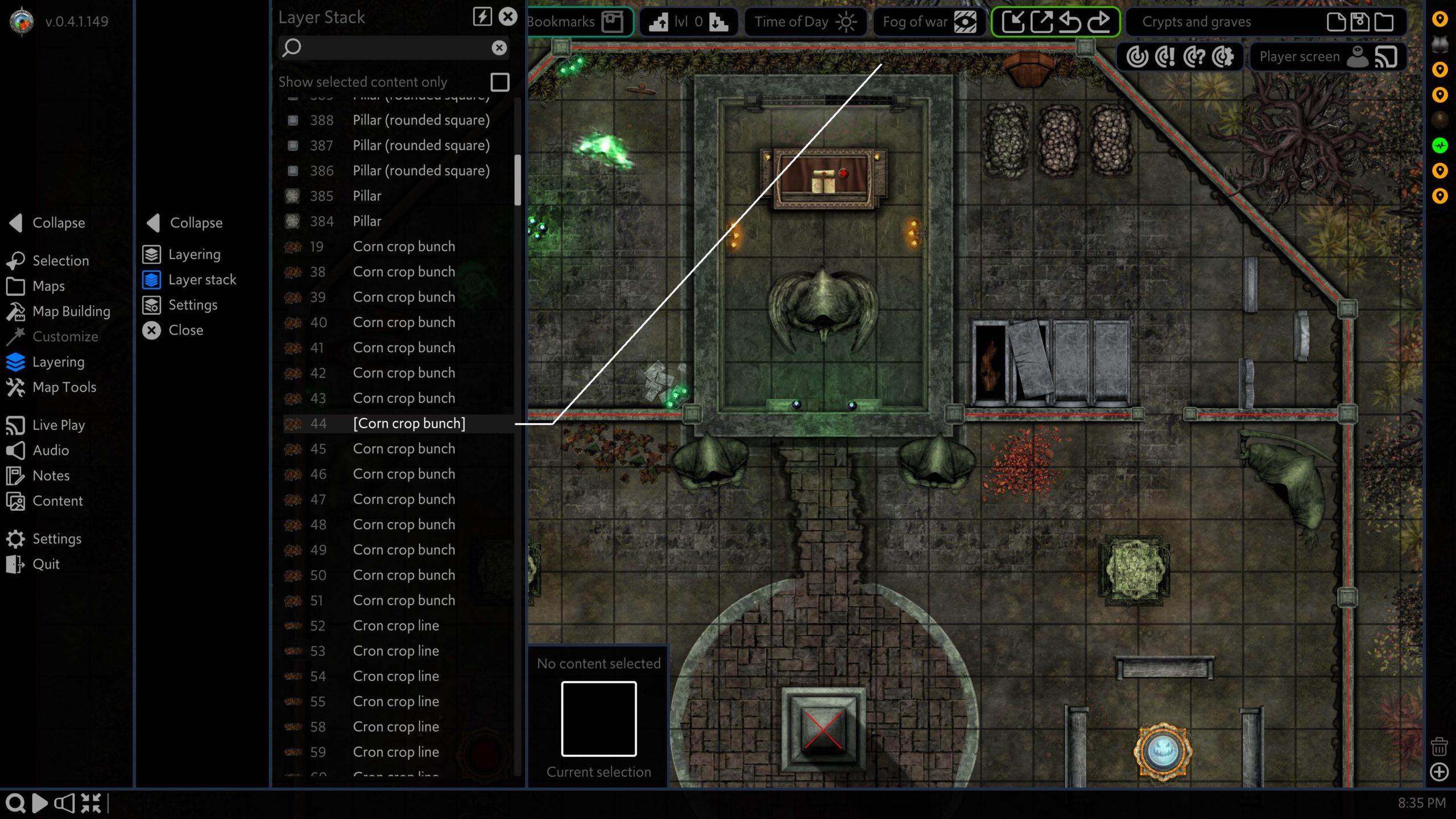
Task: Open the Notes menu entry
Action: 51,475
